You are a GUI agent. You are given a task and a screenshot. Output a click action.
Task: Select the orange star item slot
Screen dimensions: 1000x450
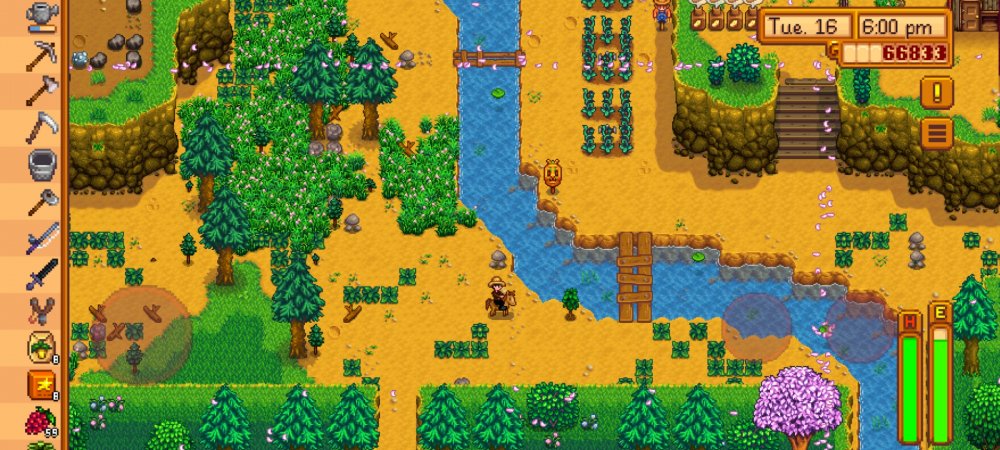[x=42, y=384]
